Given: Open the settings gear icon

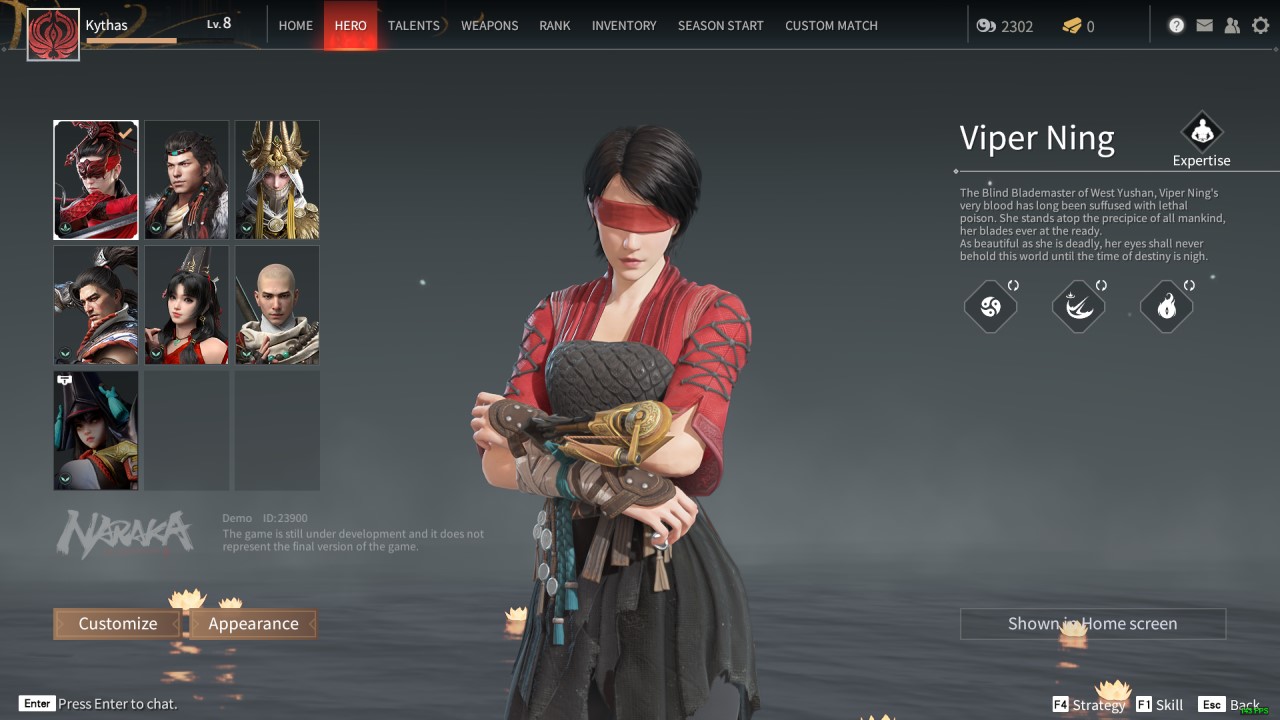Looking at the screenshot, I should [1260, 26].
